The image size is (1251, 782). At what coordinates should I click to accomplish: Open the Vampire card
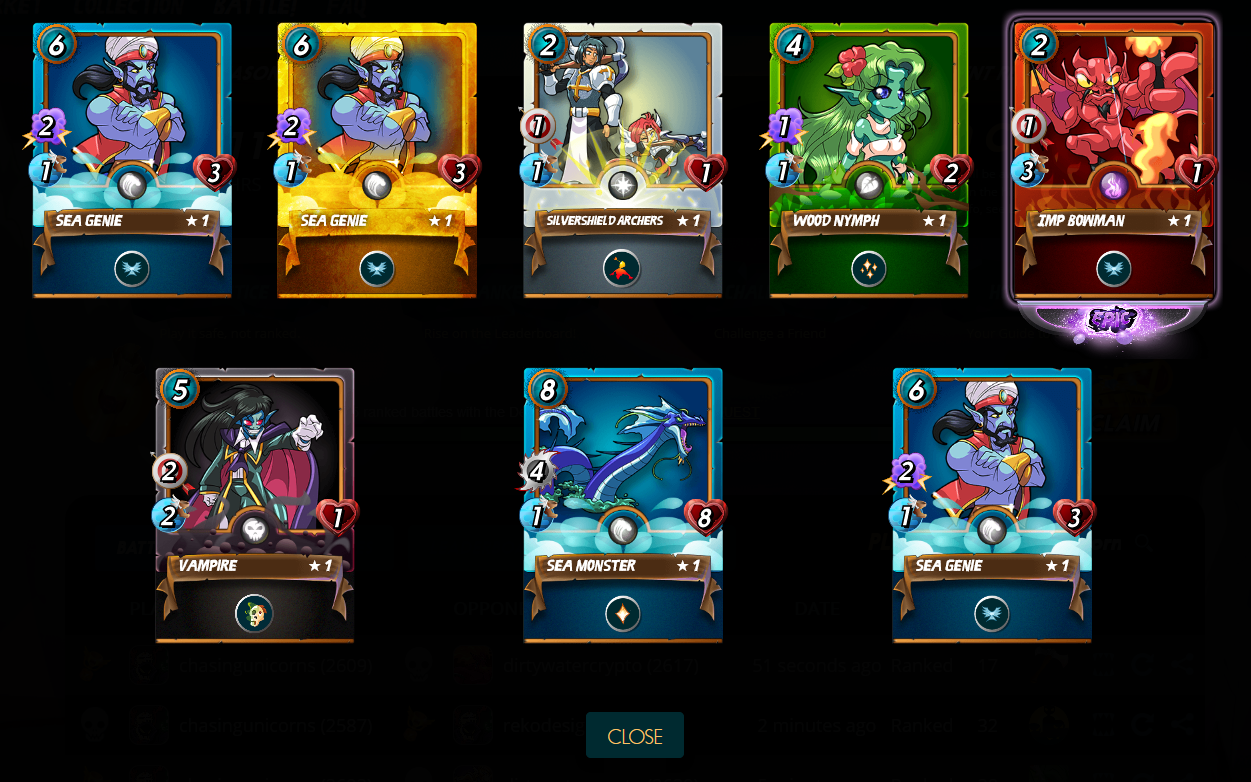255,505
